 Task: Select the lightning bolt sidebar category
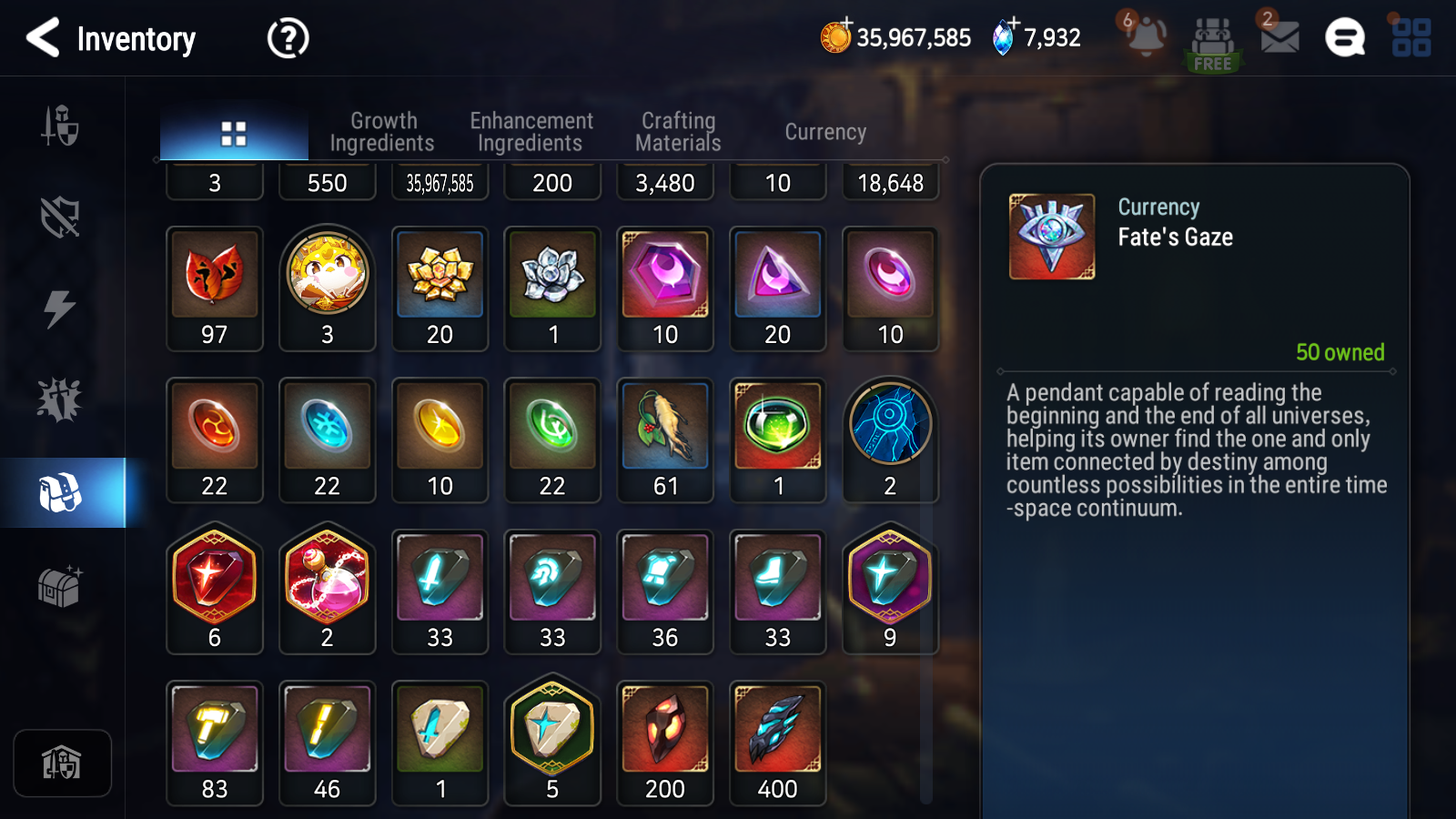coord(60,309)
